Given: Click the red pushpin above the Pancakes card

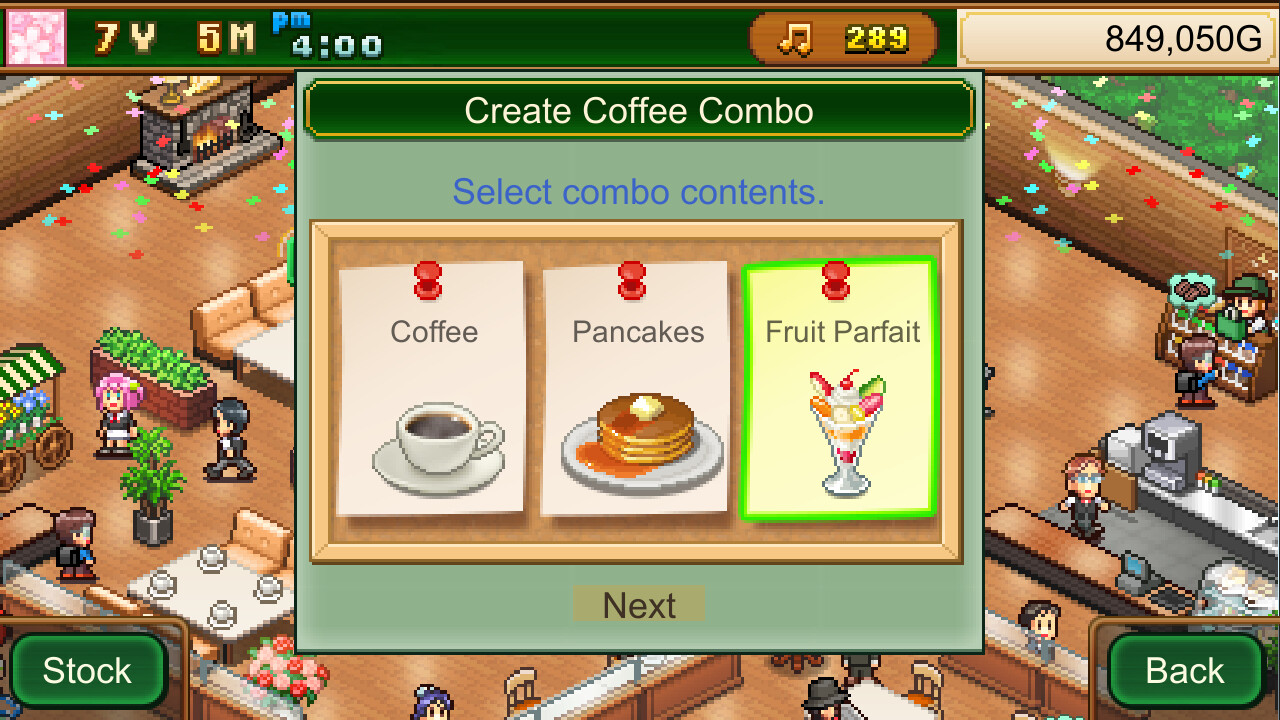Looking at the screenshot, I should click(632, 280).
